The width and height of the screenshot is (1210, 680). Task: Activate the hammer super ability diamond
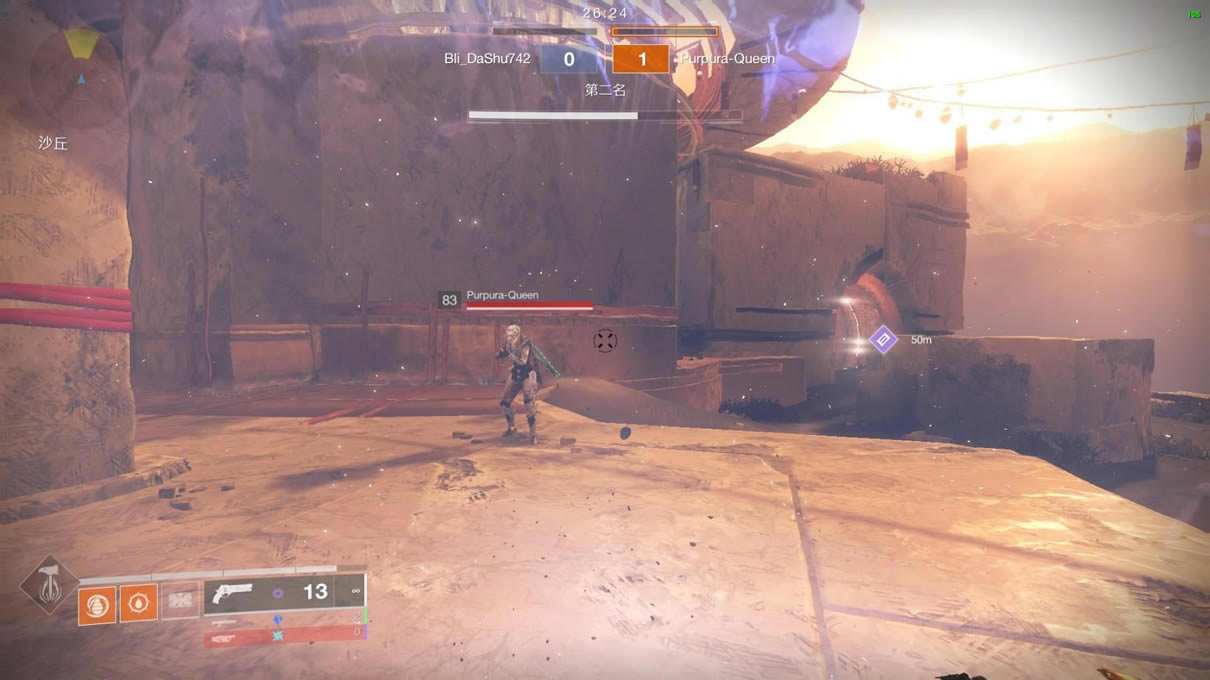(49, 584)
